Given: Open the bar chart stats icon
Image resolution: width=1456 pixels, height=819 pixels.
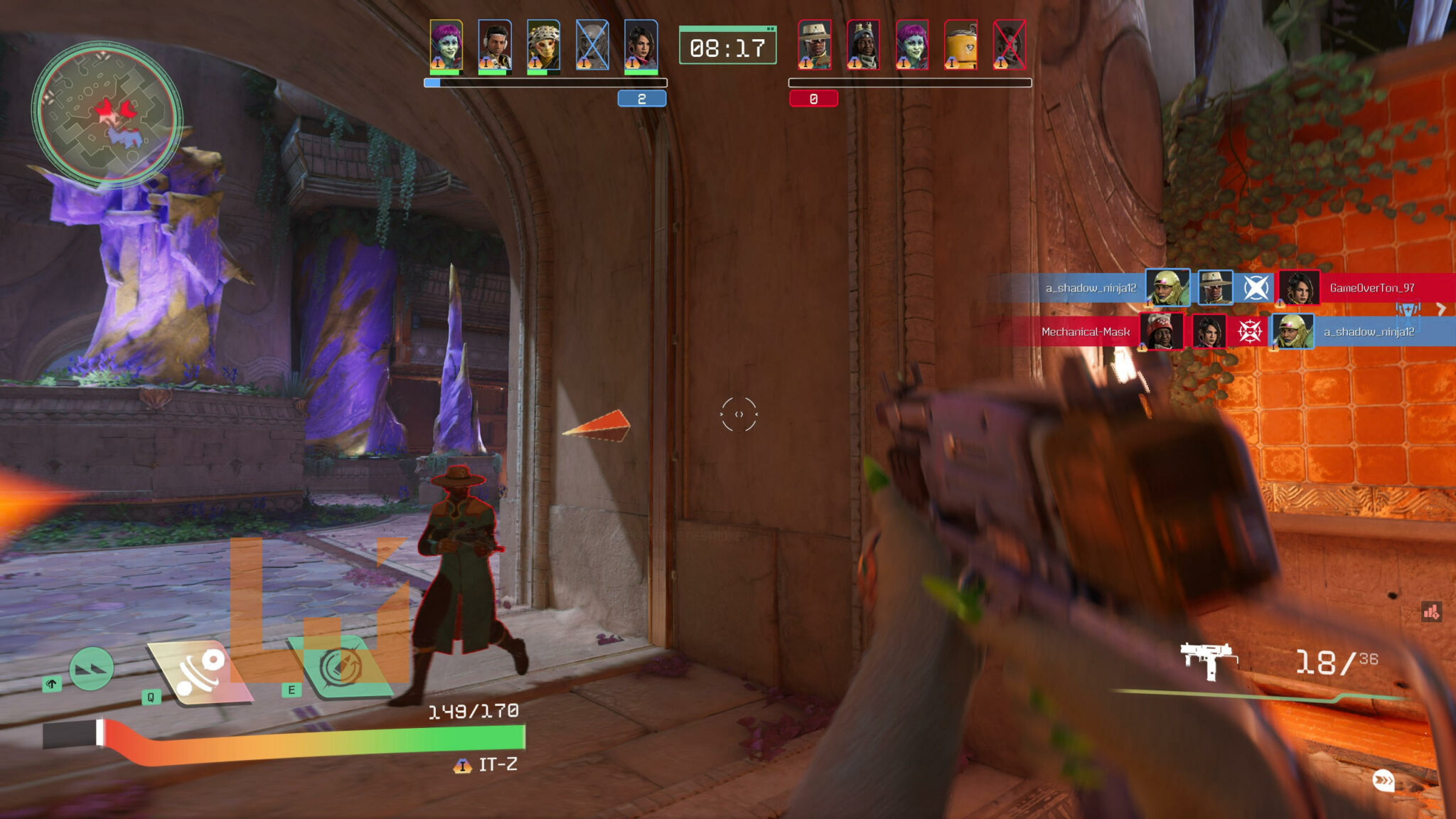Looking at the screenshot, I should [x=1431, y=611].
